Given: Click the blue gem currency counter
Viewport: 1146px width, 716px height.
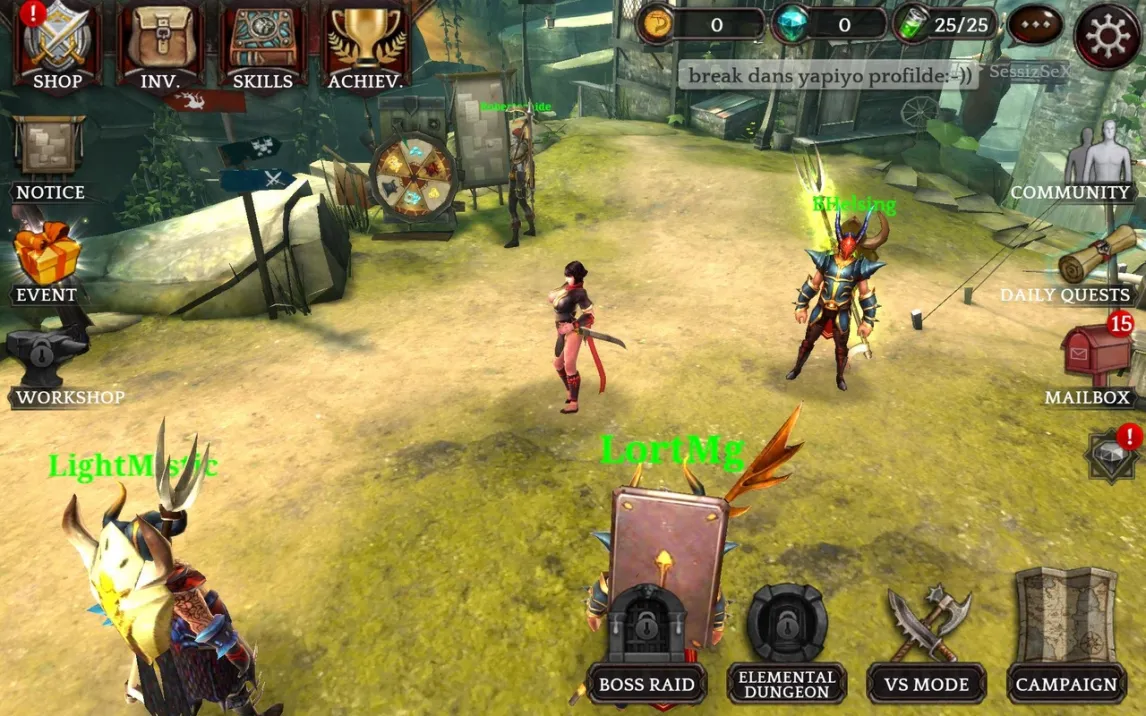Looking at the screenshot, I should [828, 25].
